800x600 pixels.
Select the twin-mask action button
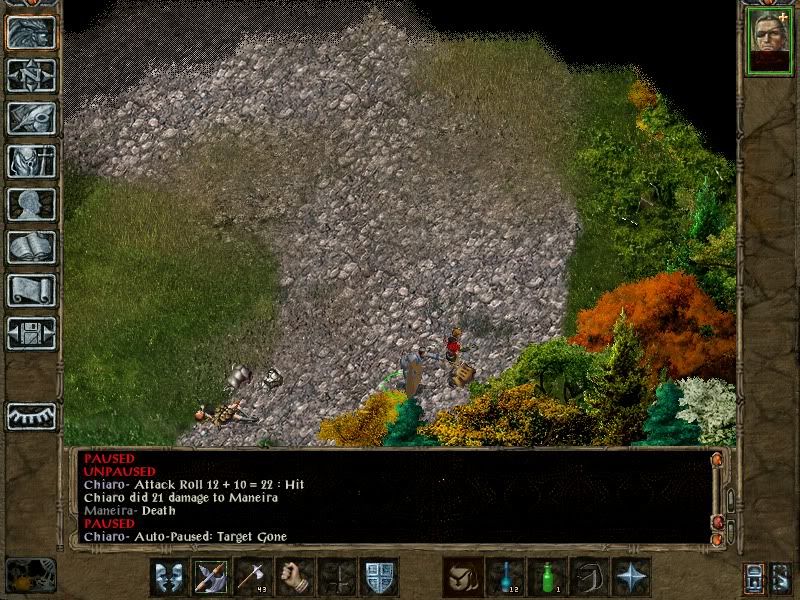pyautogui.click(x=169, y=577)
